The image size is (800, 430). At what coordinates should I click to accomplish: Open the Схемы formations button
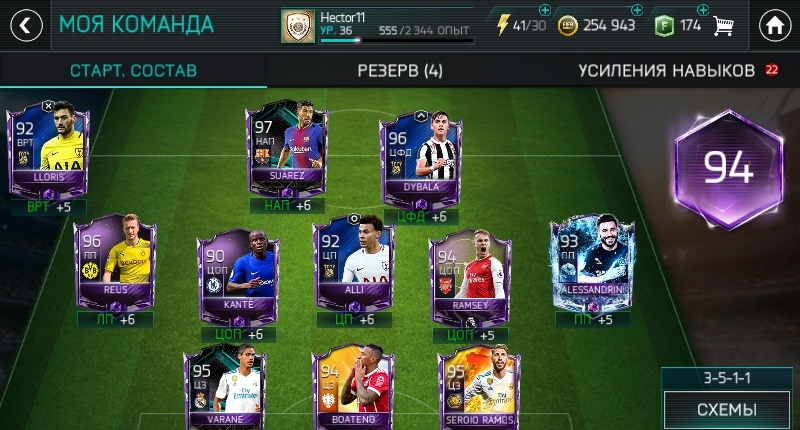[725, 410]
